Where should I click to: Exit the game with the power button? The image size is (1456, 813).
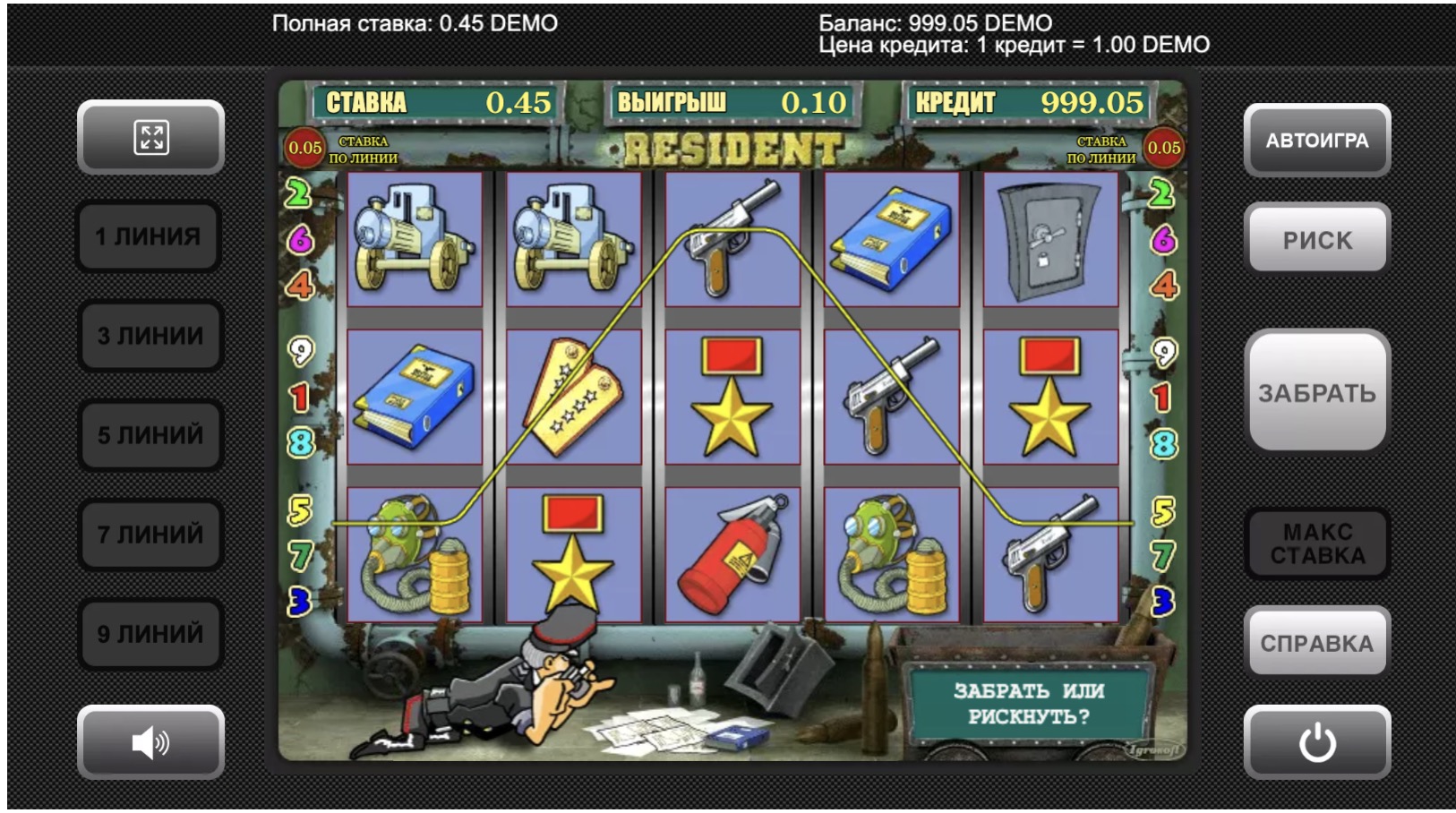tap(1316, 742)
